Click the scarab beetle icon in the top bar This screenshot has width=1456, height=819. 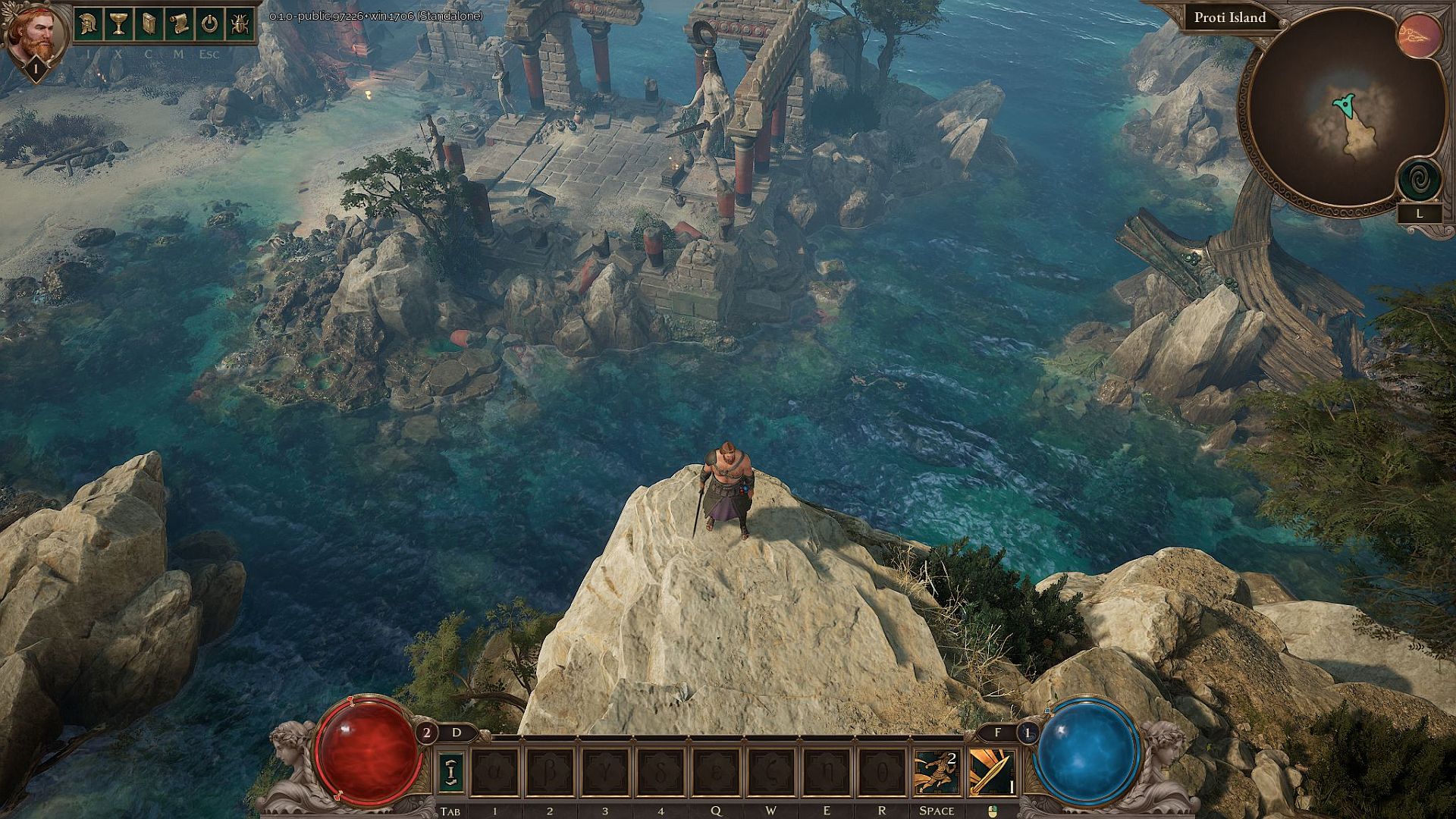tap(239, 23)
